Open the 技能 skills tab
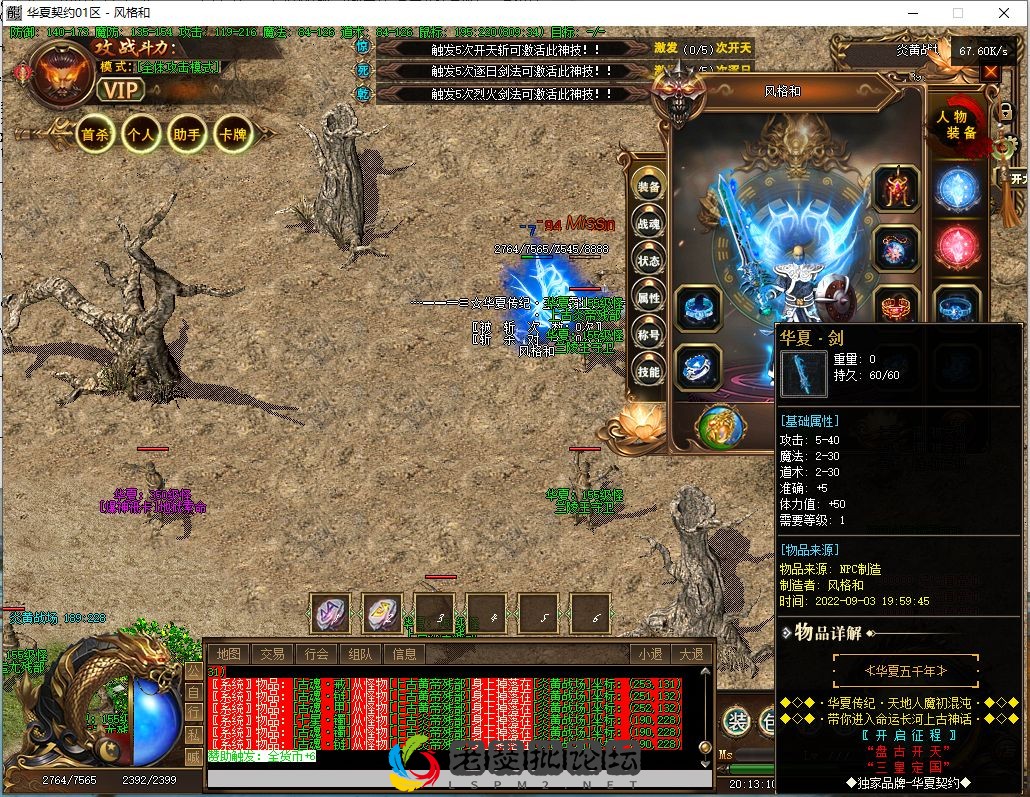The height and width of the screenshot is (797, 1030). coord(649,372)
